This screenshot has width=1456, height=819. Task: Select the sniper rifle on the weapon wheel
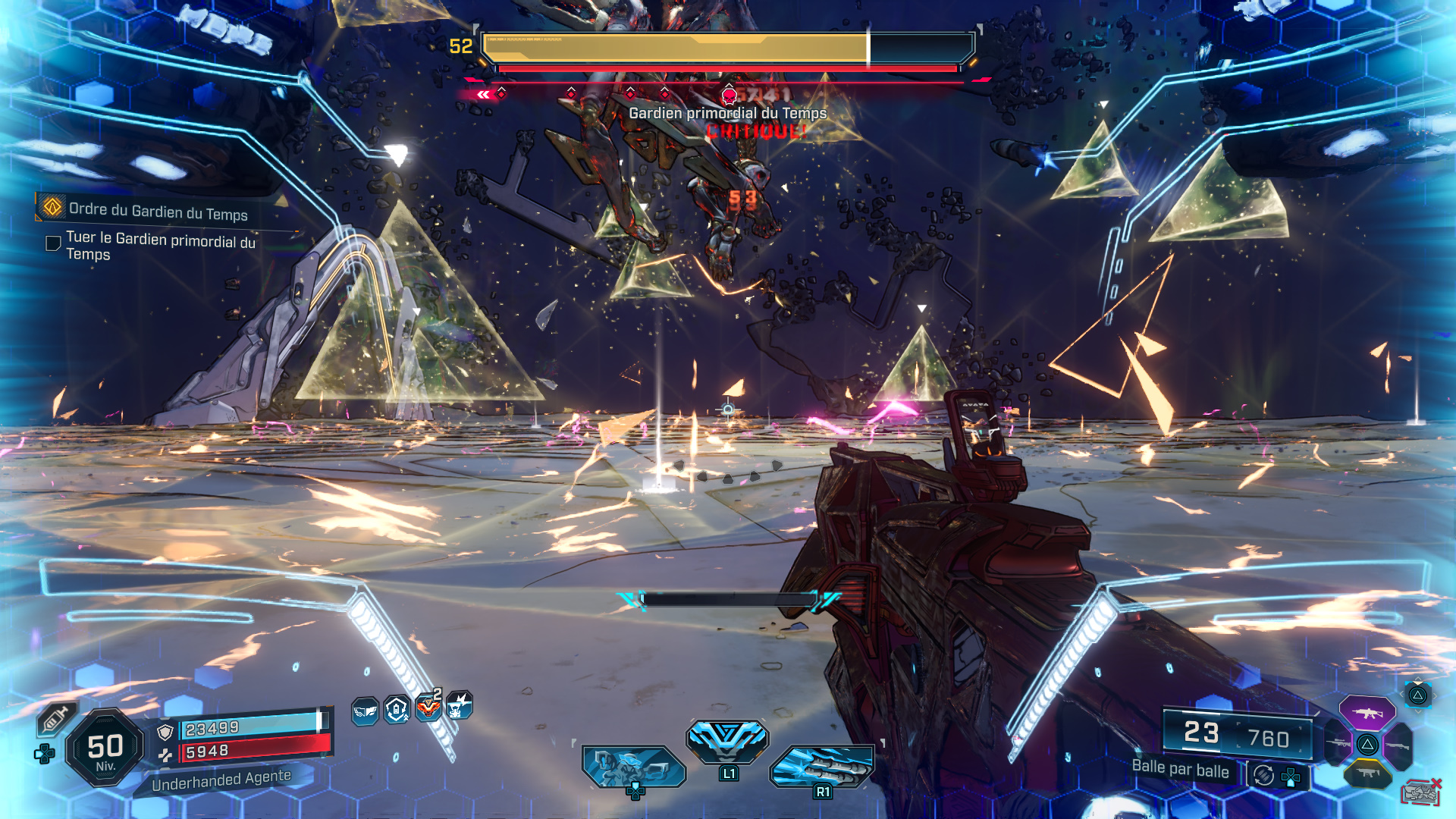[1337, 744]
